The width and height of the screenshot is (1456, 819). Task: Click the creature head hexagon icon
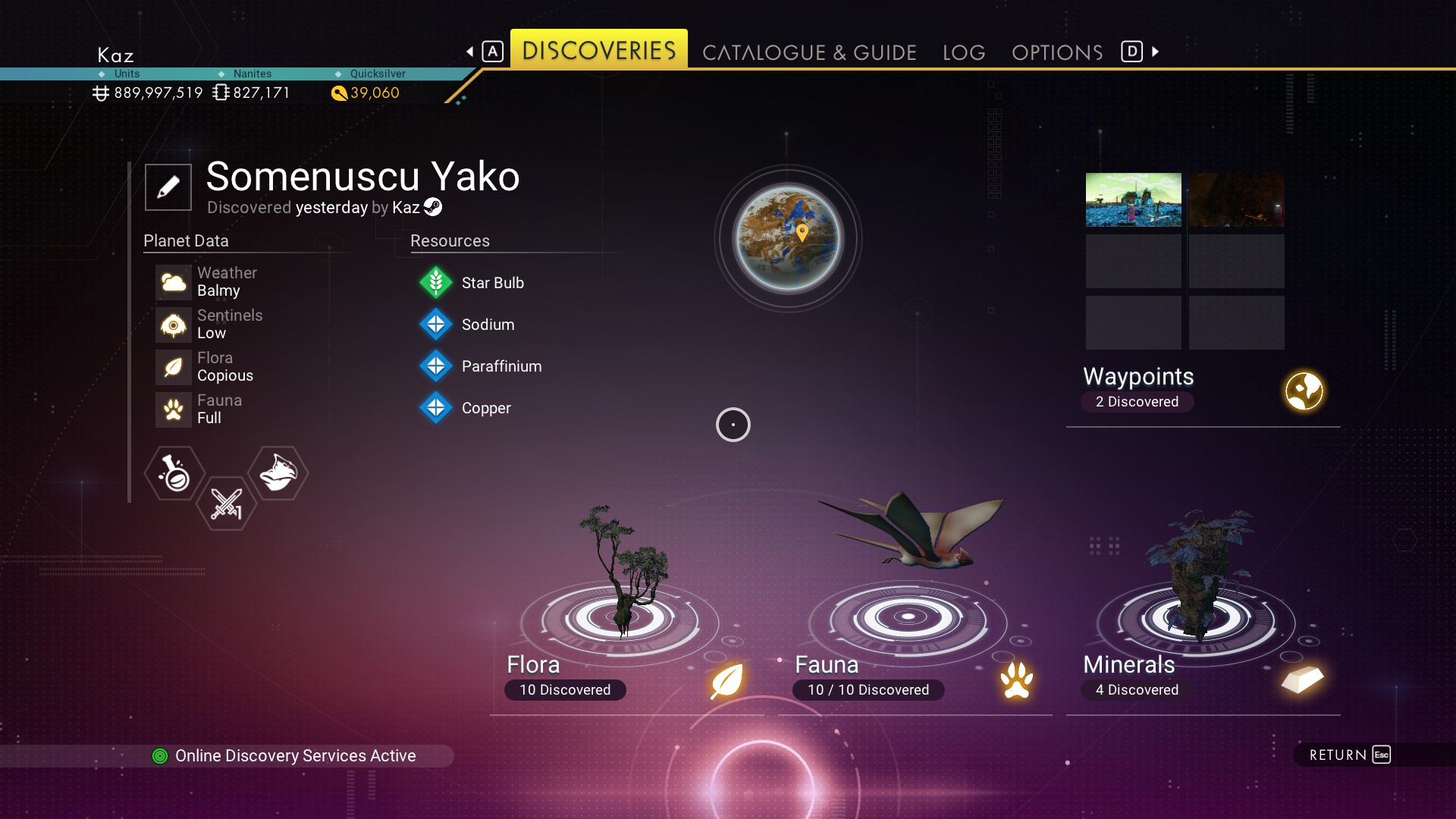278,473
